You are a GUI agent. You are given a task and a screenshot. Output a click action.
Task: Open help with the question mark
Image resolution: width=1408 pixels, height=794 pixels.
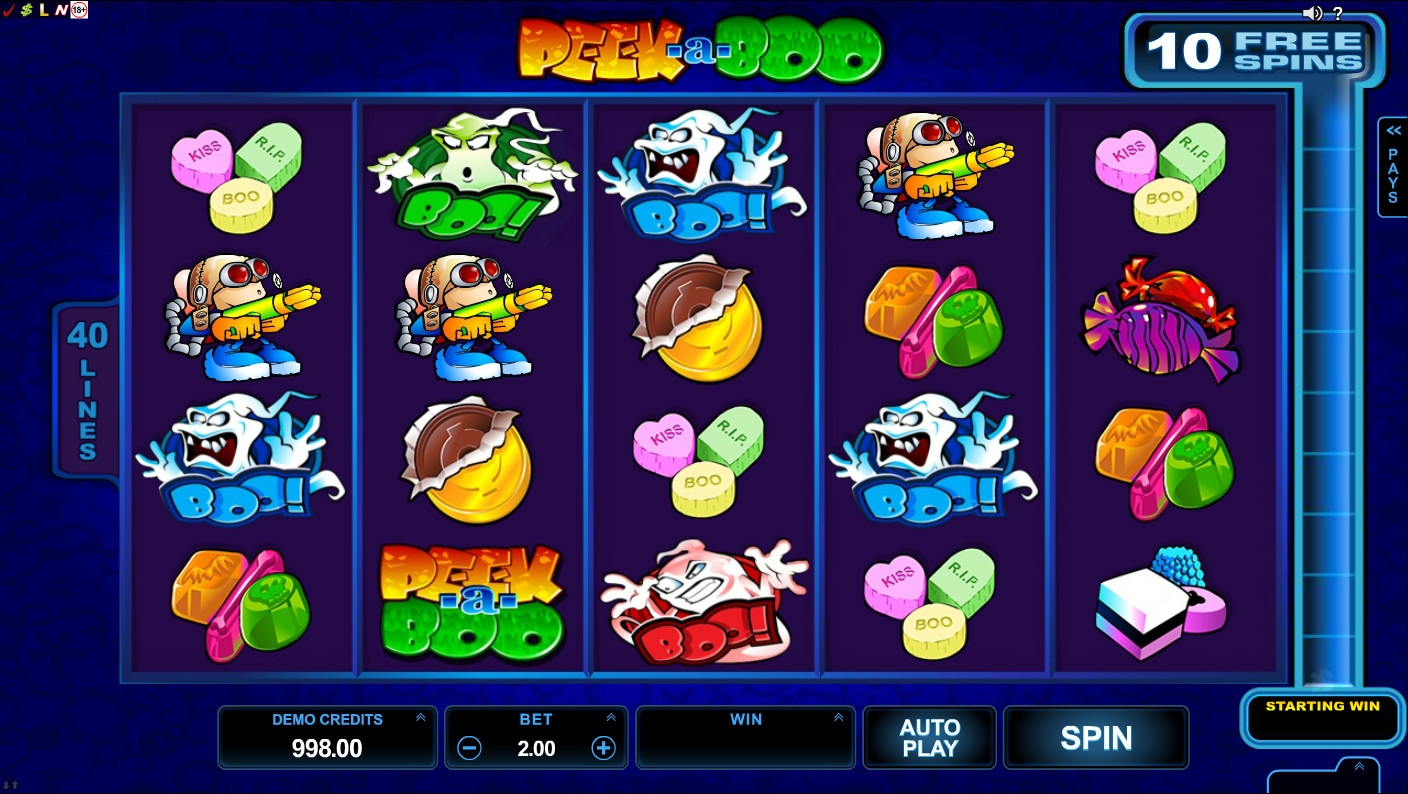1338,13
